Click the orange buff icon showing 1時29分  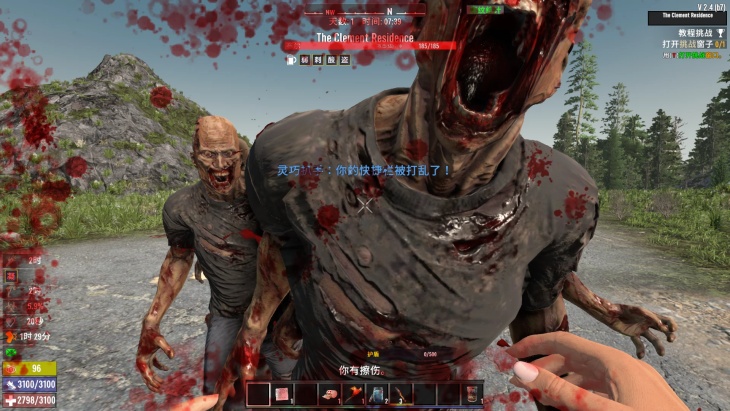[x=11, y=338]
